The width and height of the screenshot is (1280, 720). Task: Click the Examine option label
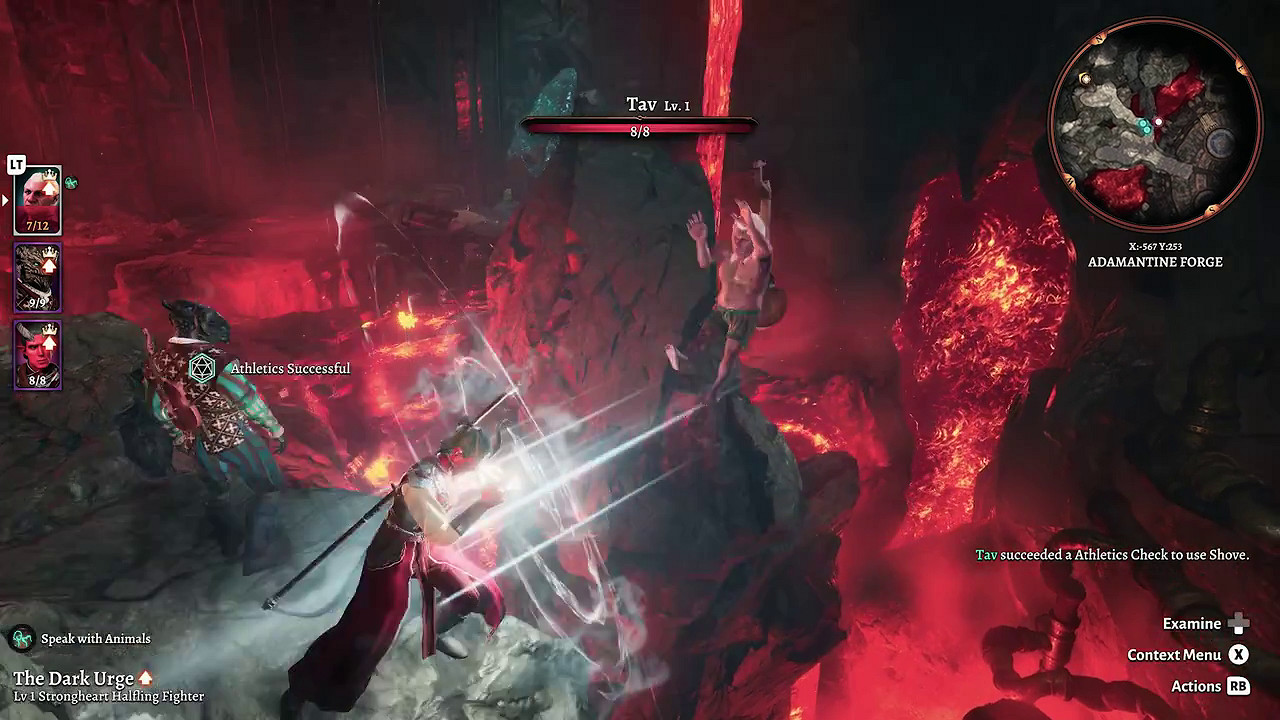[x=1191, y=624]
